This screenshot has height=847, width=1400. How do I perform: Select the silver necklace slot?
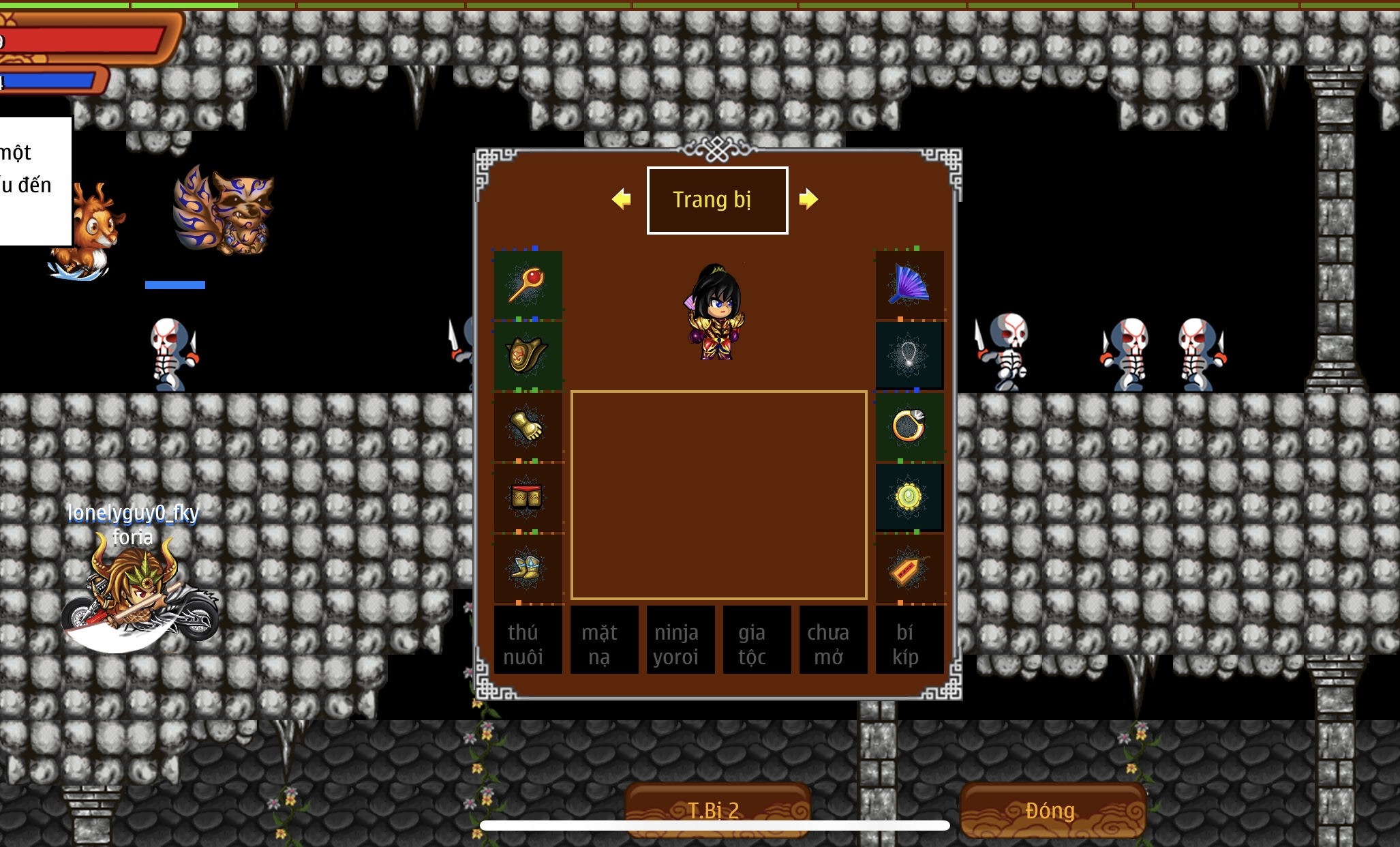(909, 355)
